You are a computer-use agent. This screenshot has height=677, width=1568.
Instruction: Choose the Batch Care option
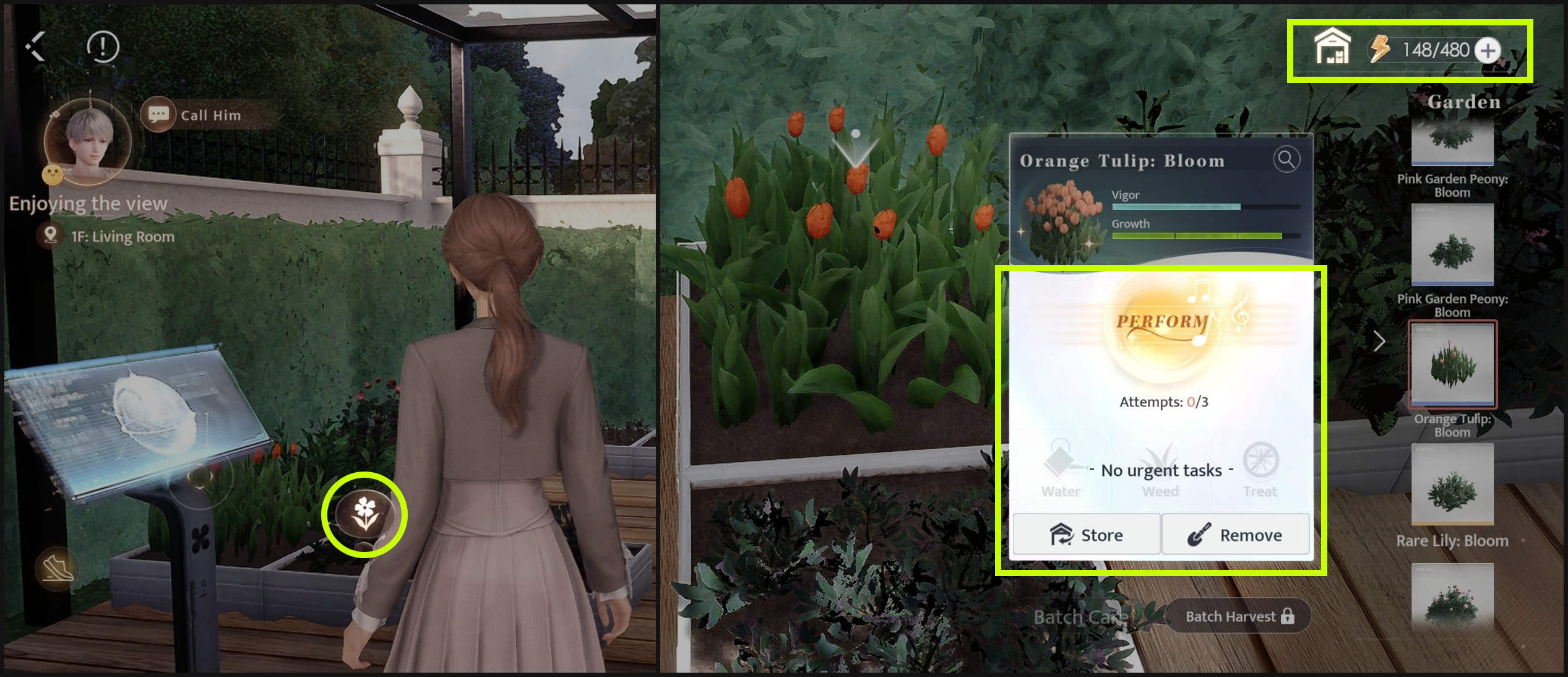[1080, 616]
